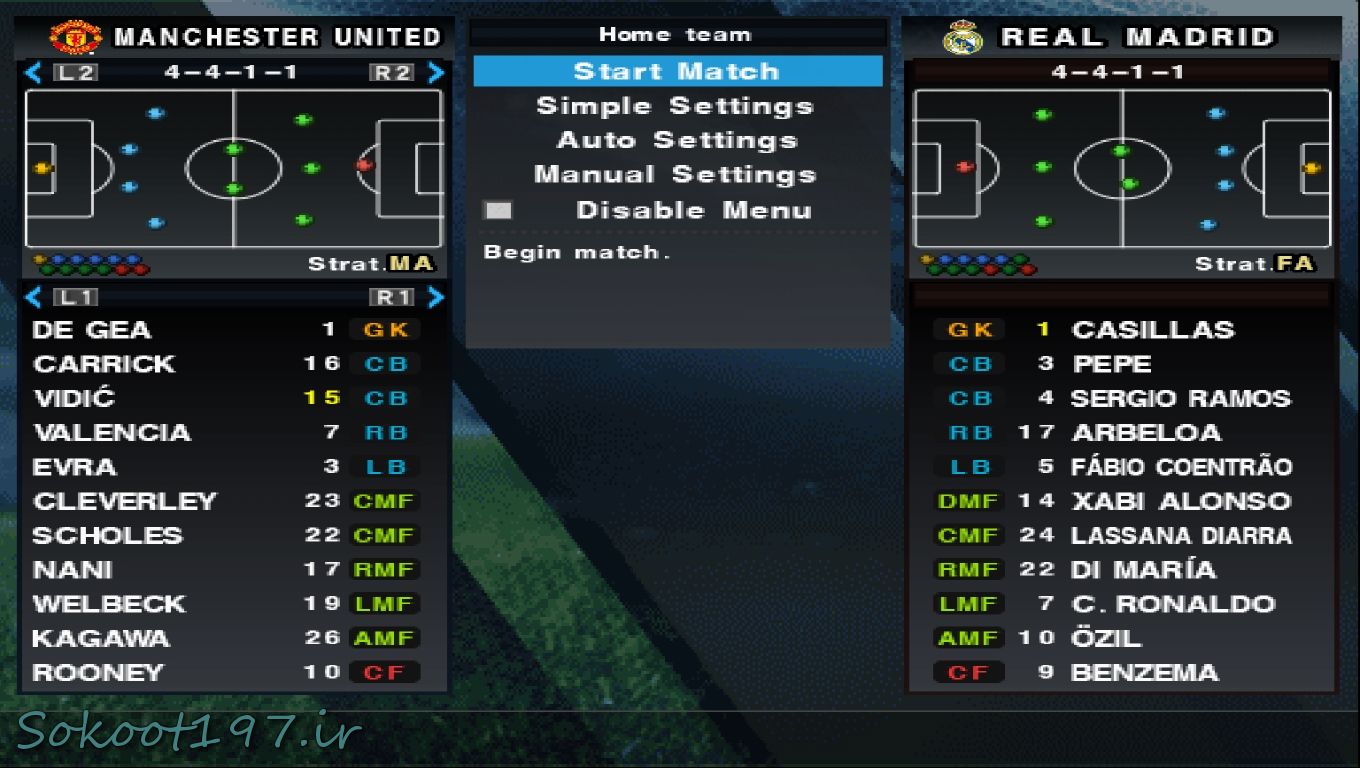Pick C. Ronaldo from the Real Madrid list
1360x768 pixels.
1173,604
